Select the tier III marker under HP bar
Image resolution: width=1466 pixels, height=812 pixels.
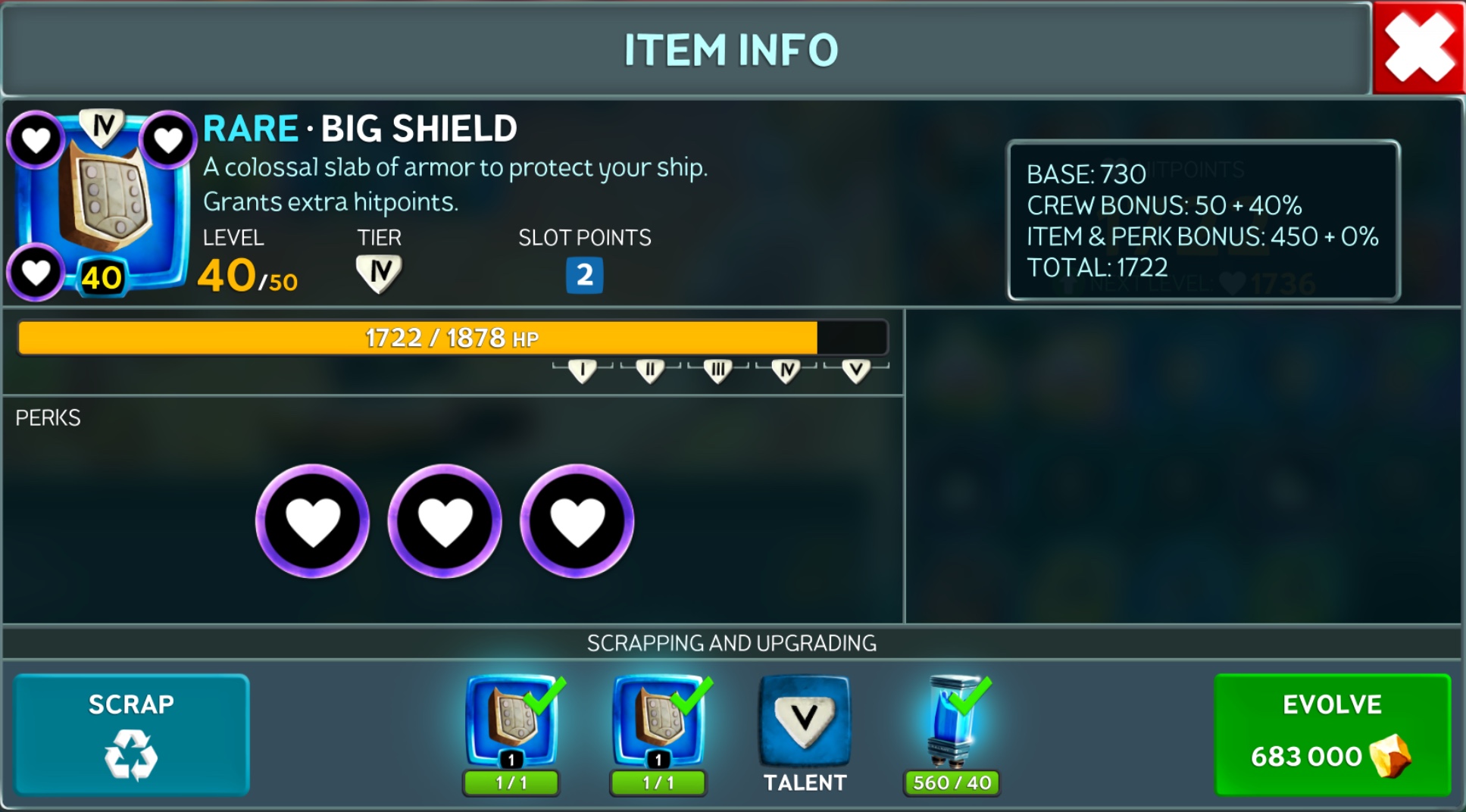[x=717, y=371]
